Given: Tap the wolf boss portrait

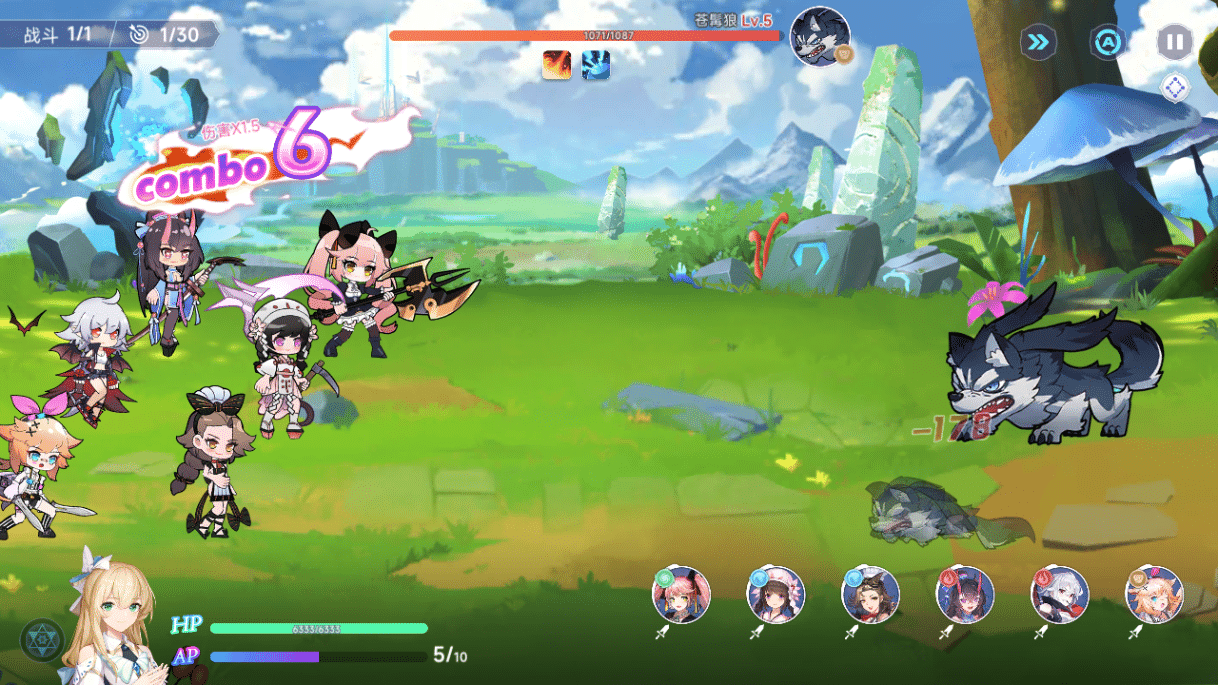Looking at the screenshot, I should coord(820,37).
